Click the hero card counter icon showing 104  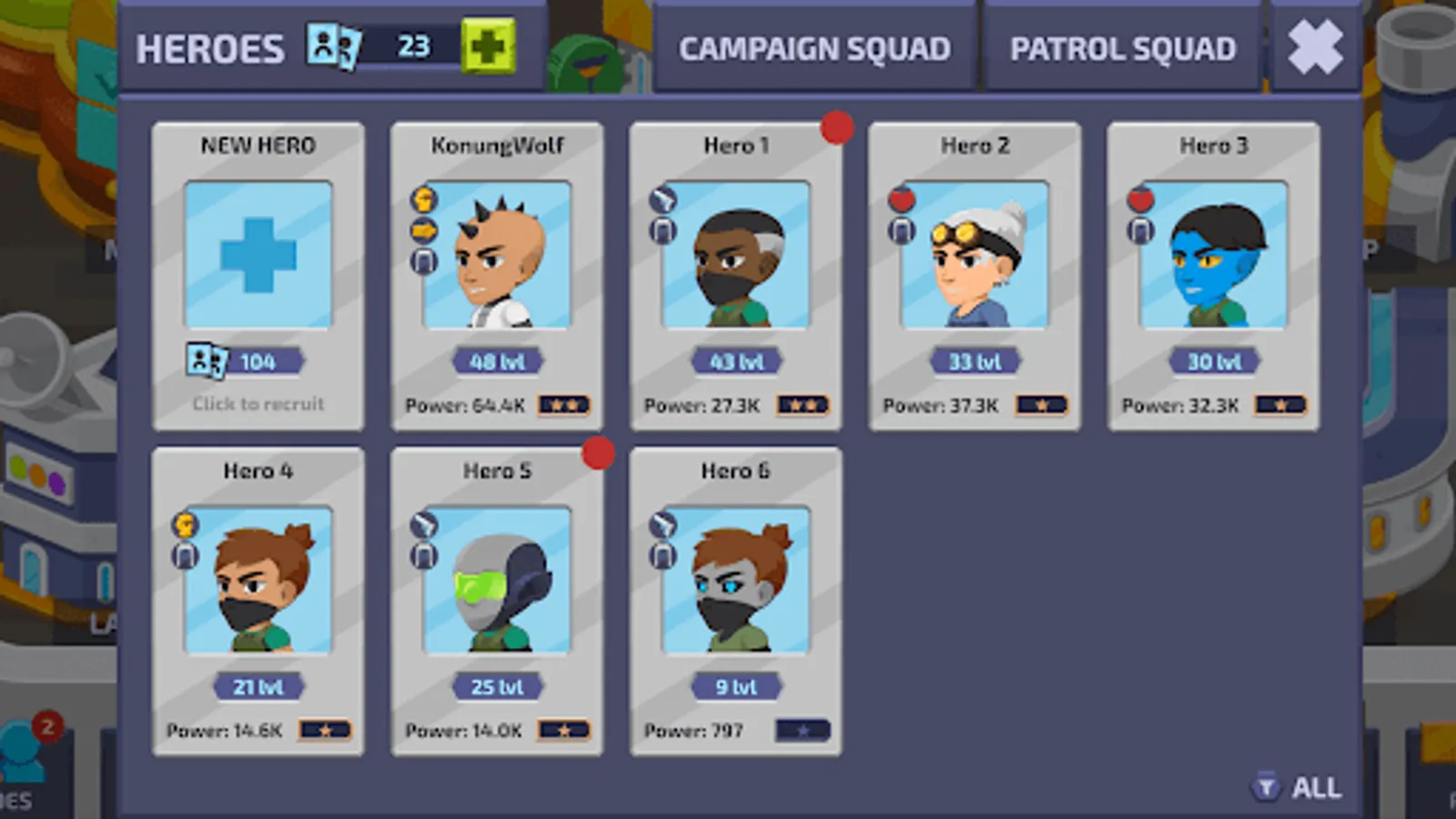tap(206, 360)
